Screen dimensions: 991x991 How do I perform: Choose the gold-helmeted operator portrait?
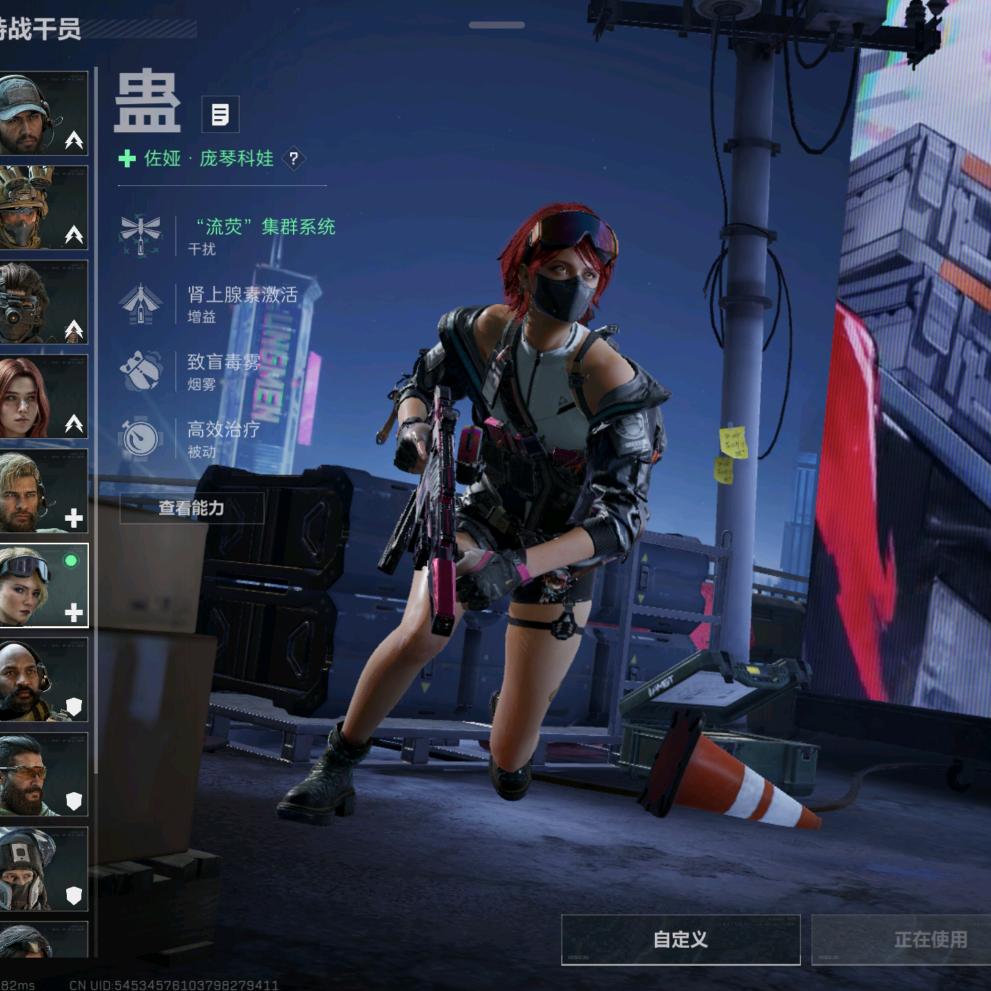coord(42,207)
